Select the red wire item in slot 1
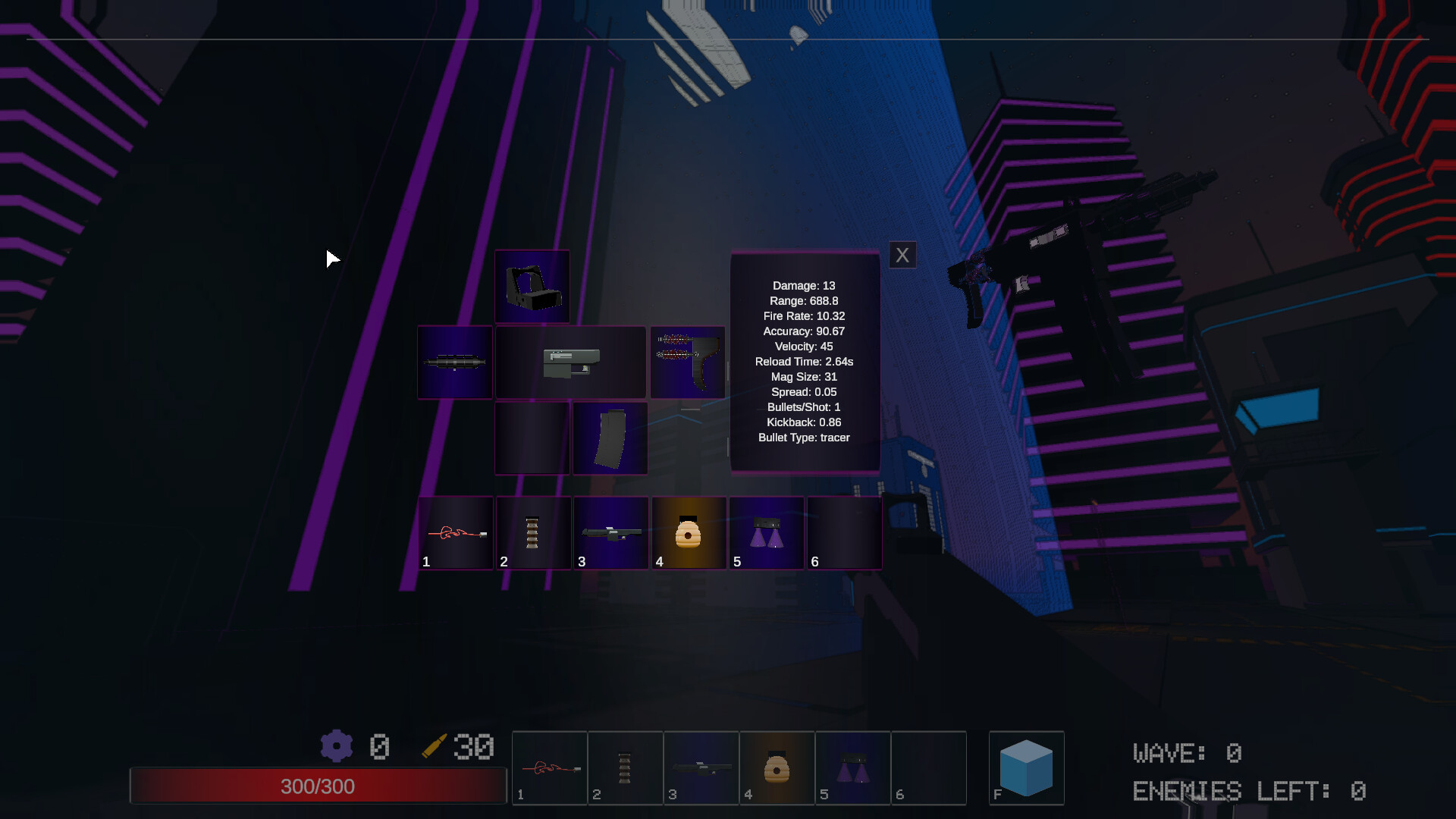Image resolution: width=1456 pixels, height=819 pixels. 456,533
